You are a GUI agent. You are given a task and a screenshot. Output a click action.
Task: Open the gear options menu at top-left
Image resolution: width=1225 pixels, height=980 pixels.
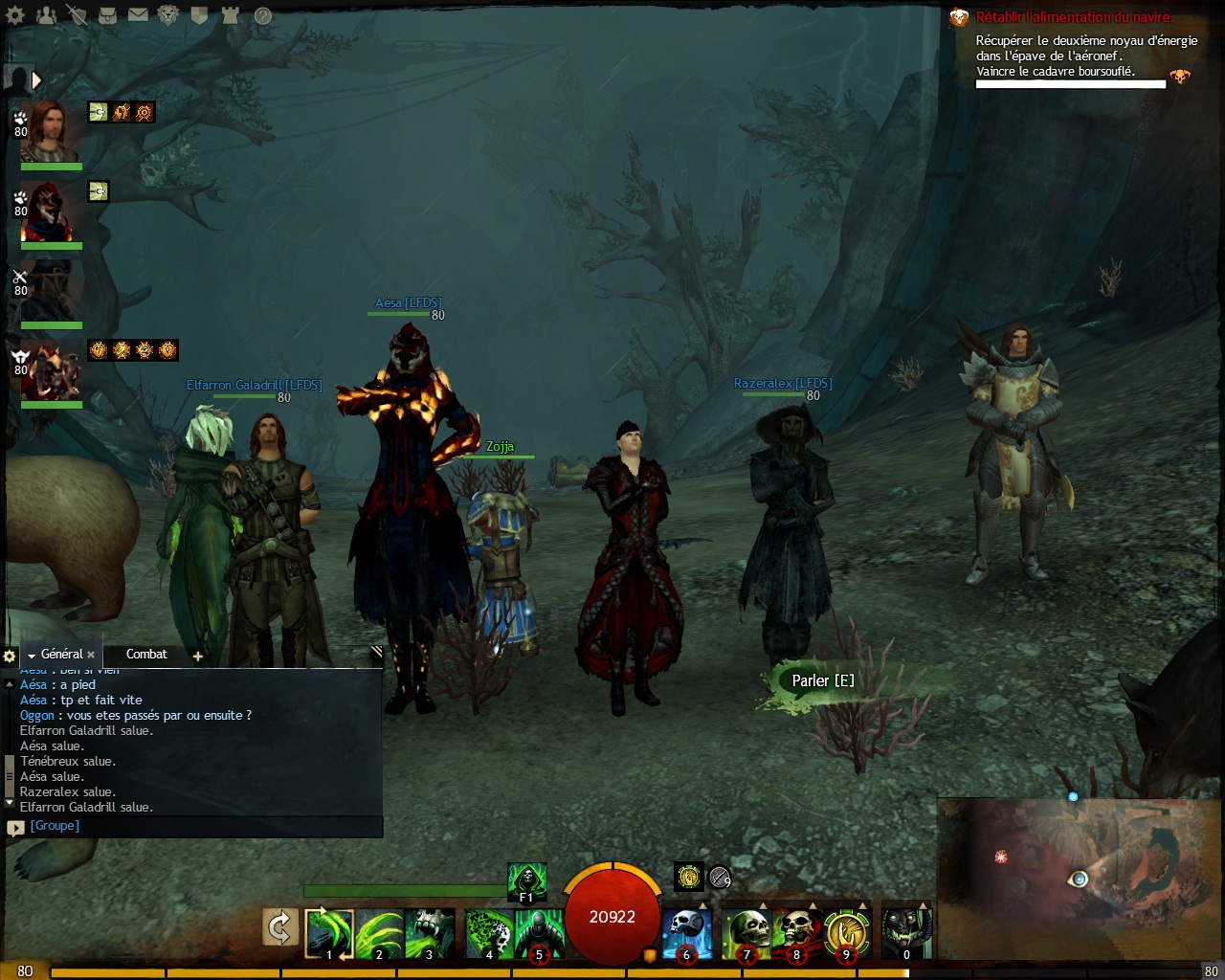pyautogui.click(x=14, y=14)
